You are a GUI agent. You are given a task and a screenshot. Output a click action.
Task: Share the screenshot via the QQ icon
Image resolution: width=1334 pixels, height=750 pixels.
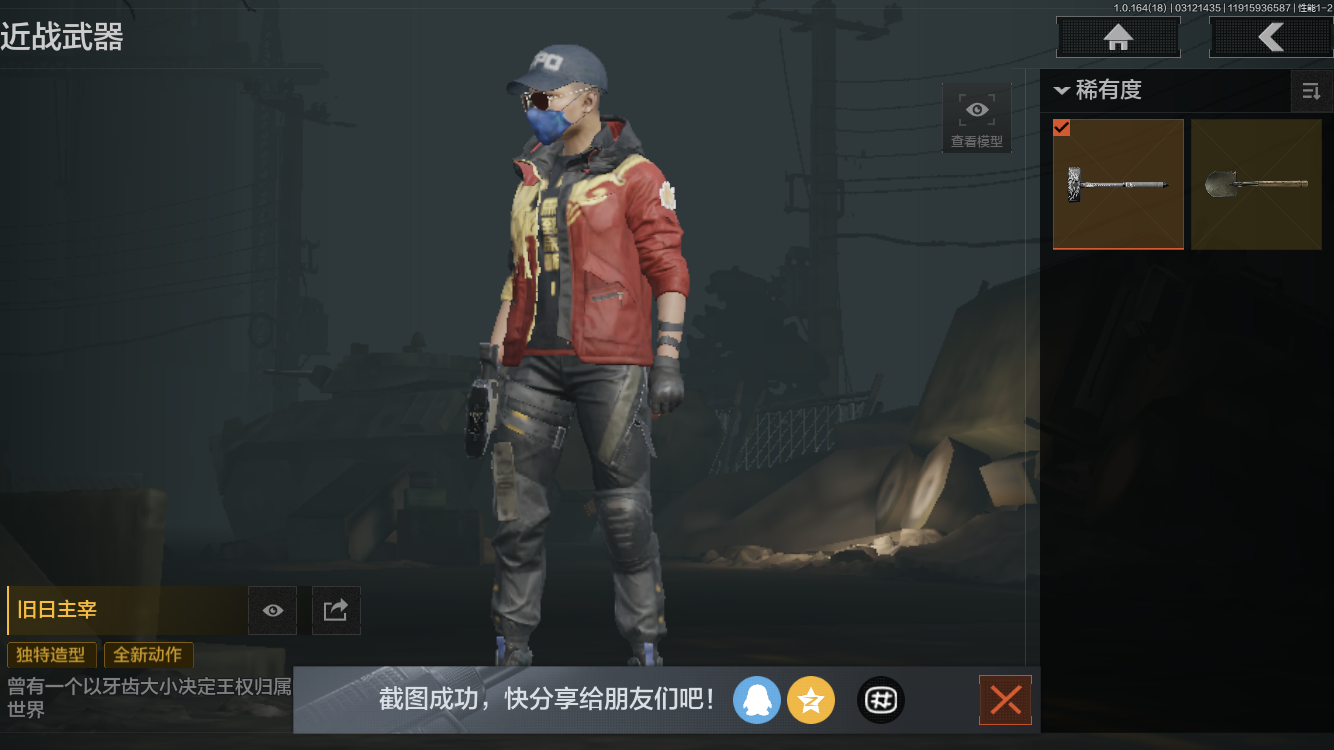point(757,700)
